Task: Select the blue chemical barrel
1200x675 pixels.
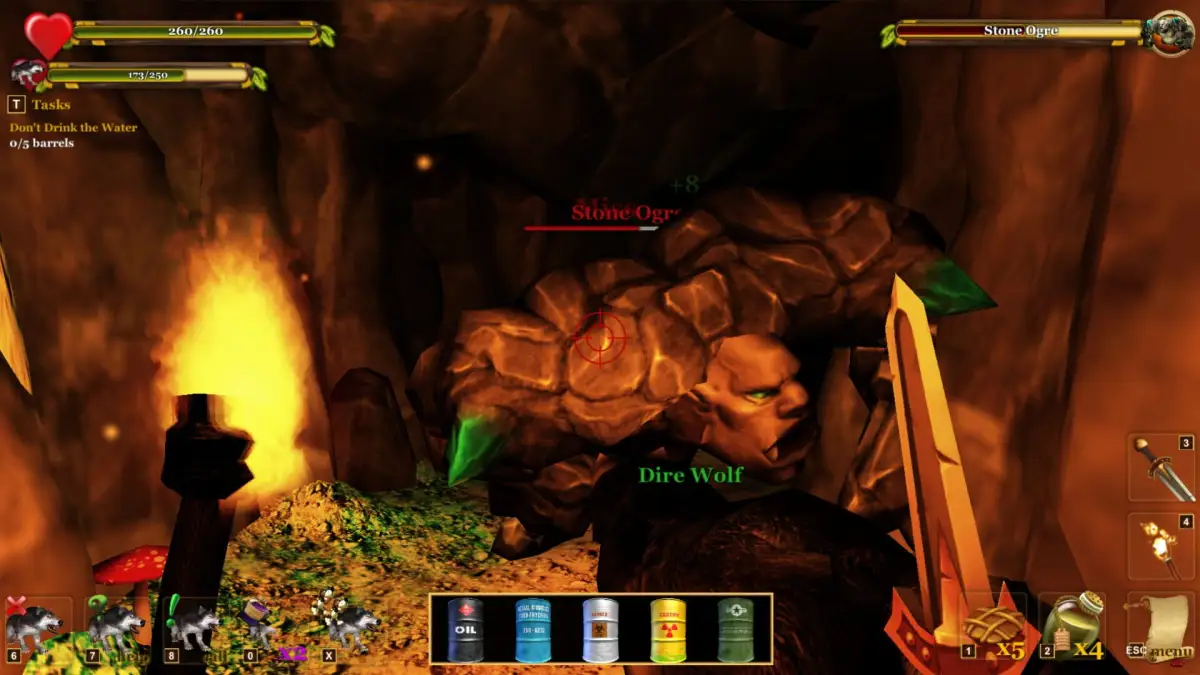Action: pyautogui.click(x=533, y=630)
